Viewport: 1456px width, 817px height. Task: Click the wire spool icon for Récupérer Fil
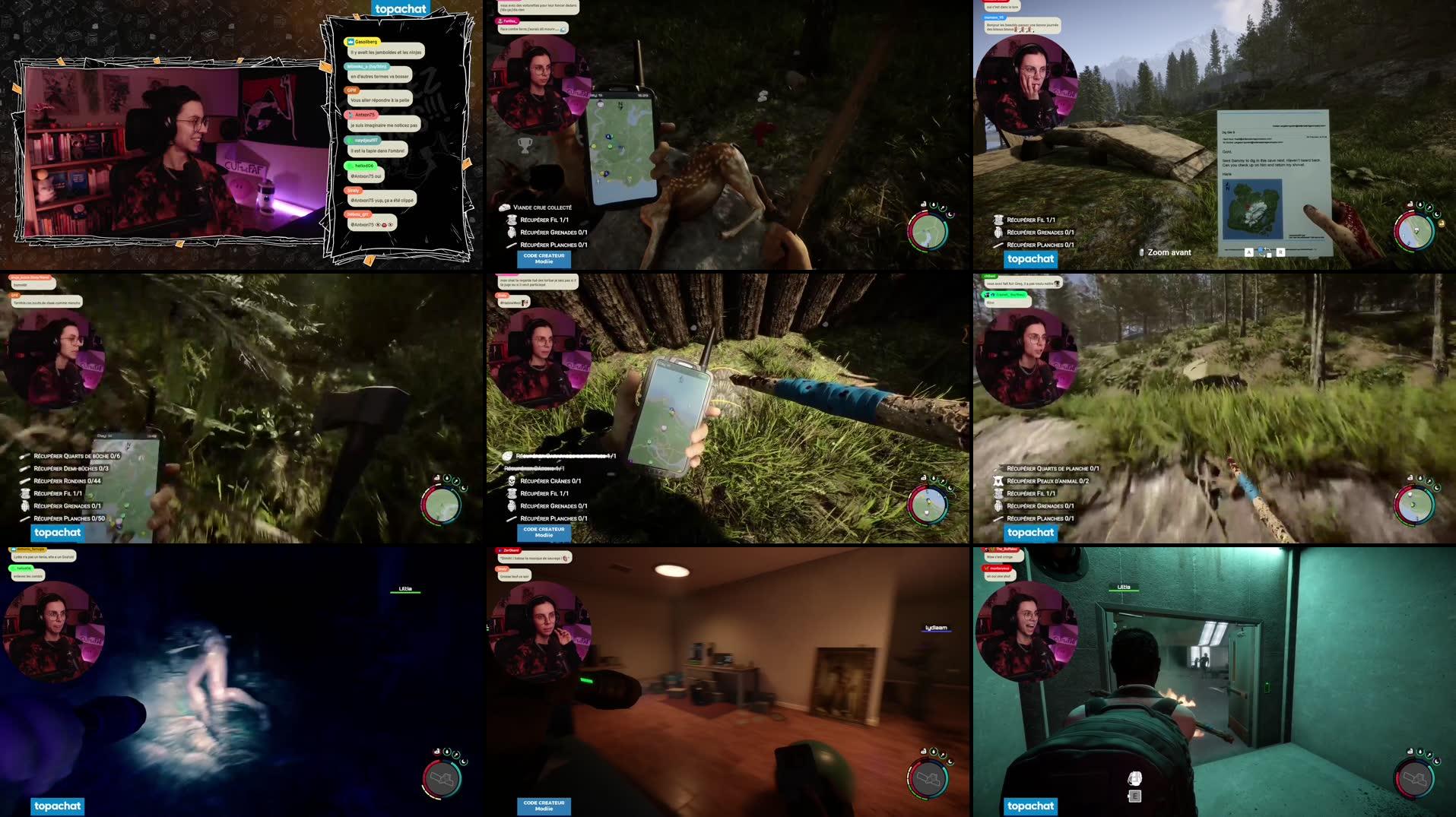point(512,220)
